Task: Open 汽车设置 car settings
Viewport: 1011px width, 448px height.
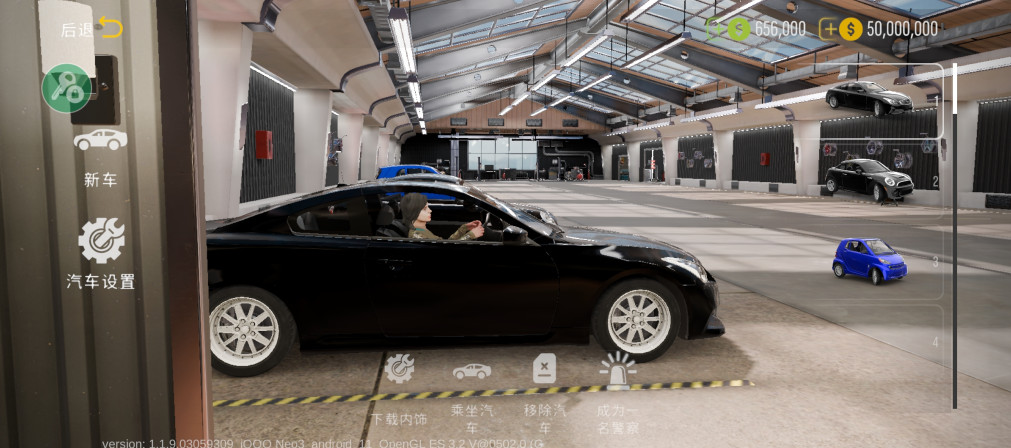Action: coord(101,254)
